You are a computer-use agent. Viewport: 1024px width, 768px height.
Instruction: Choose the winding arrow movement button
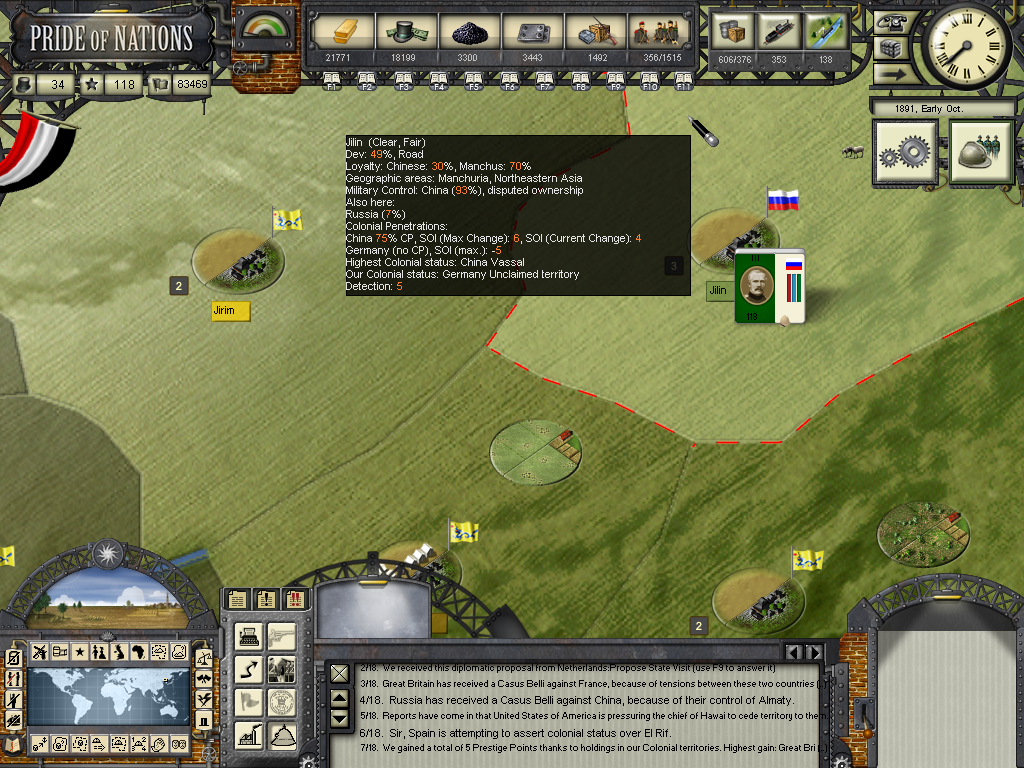pyautogui.click(x=249, y=670)
